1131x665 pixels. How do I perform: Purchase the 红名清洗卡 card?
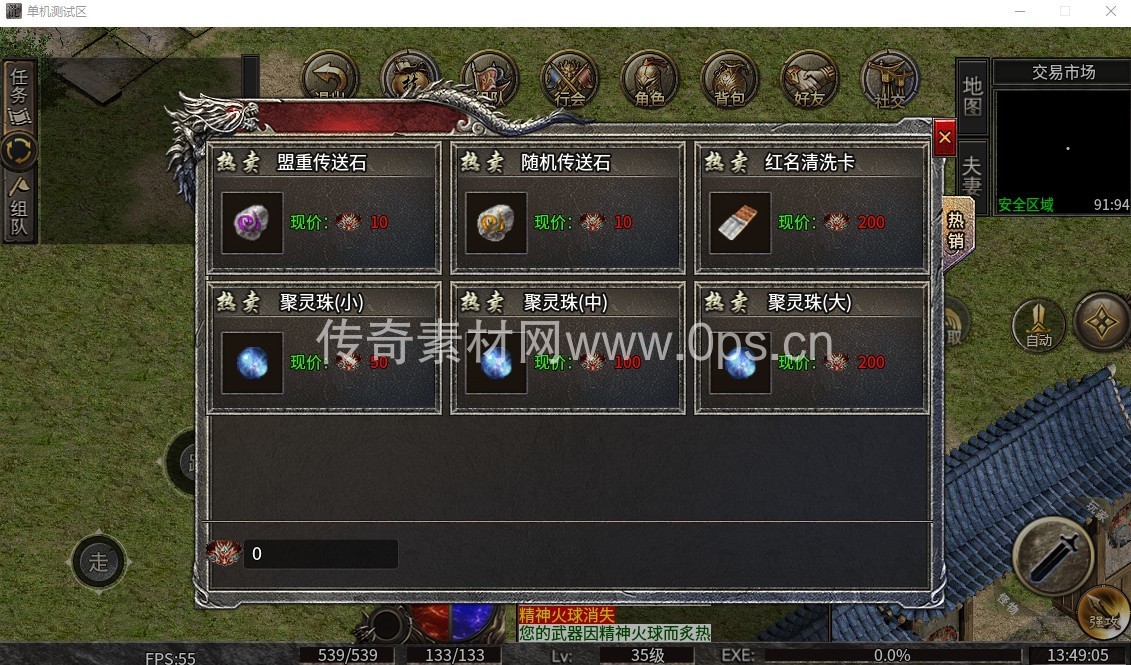point(811,208)
